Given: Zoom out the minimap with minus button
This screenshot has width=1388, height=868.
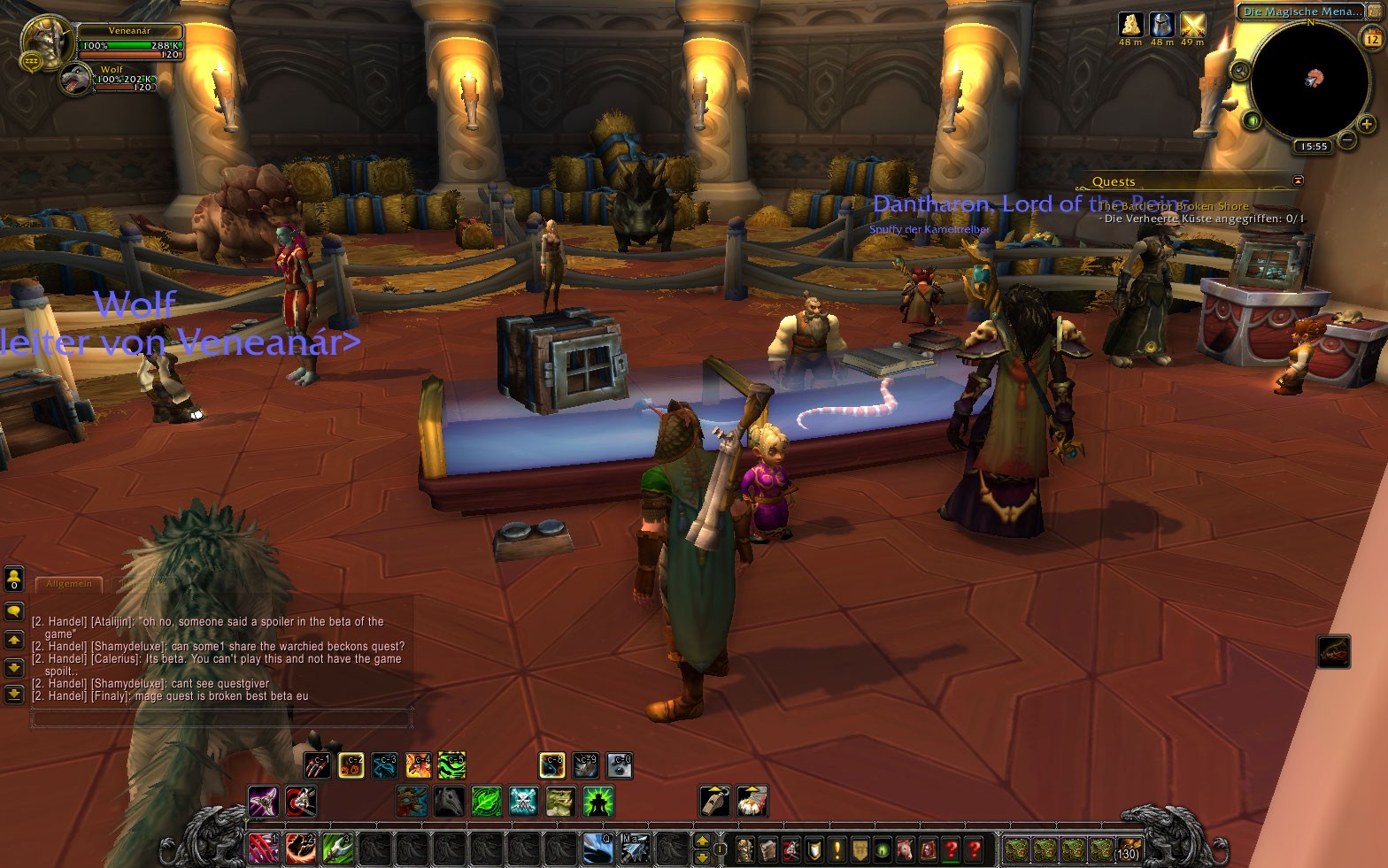Looking at the screenshot, I should tap(1346, 140).
